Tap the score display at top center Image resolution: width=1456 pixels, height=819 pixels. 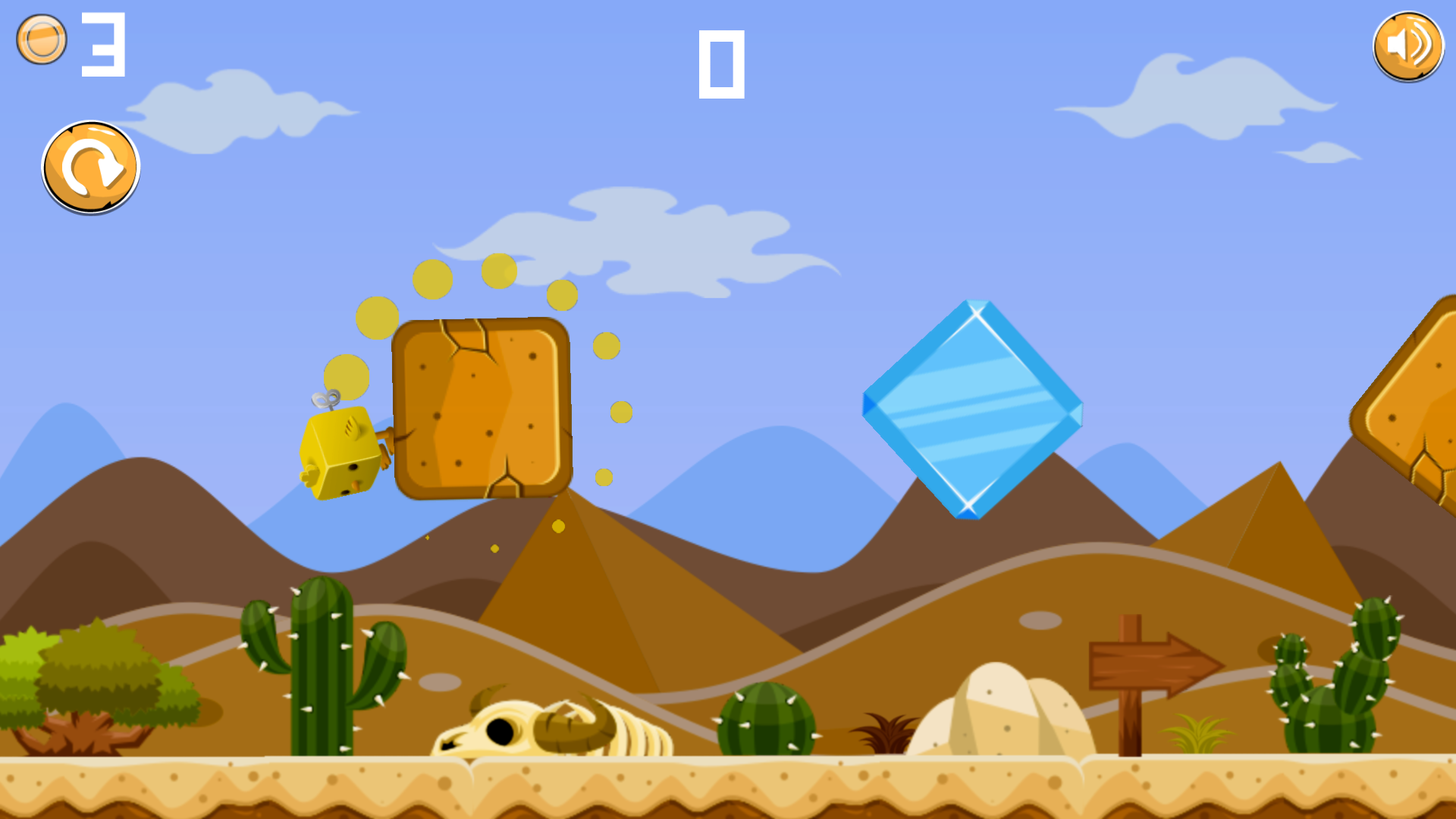click(x=723, y=64)
